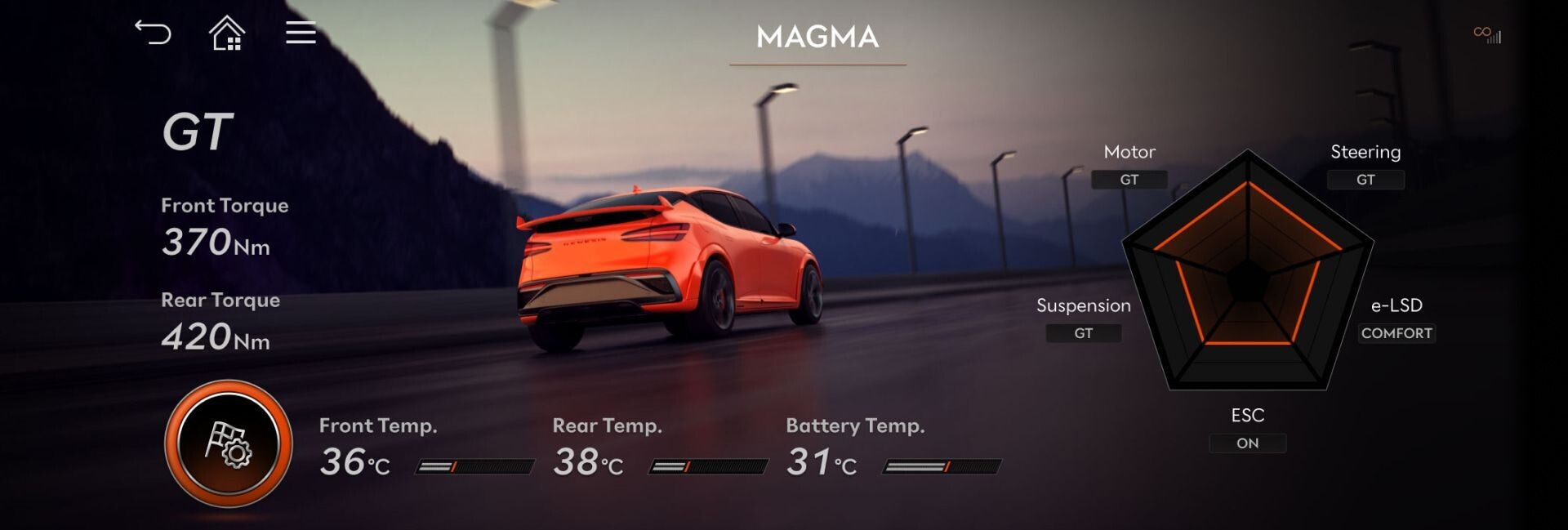Toggle the ESC ON setting

click(x=1247, y=443)
